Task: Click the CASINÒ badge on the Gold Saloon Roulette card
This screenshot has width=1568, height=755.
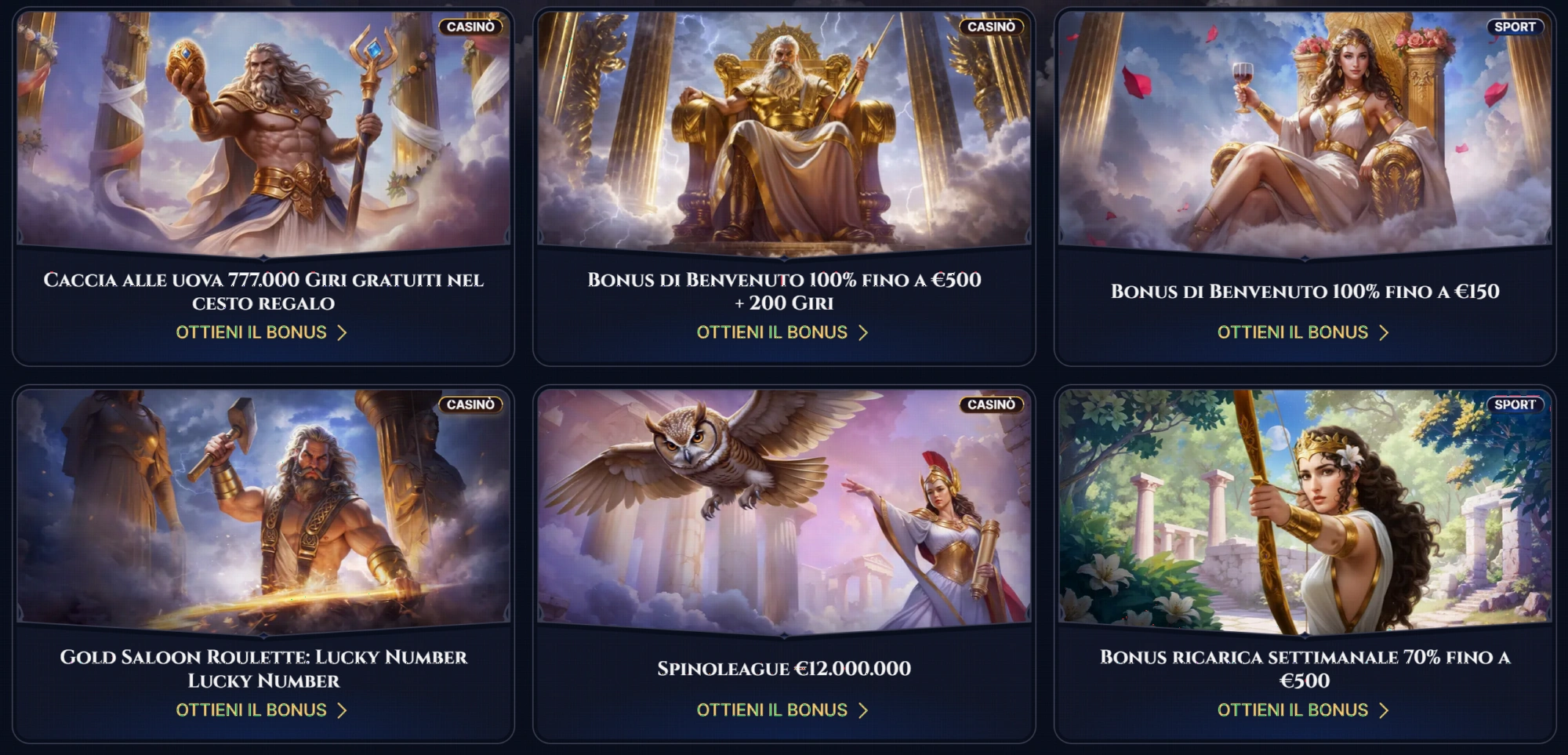Action: click(x=469, y=405)
